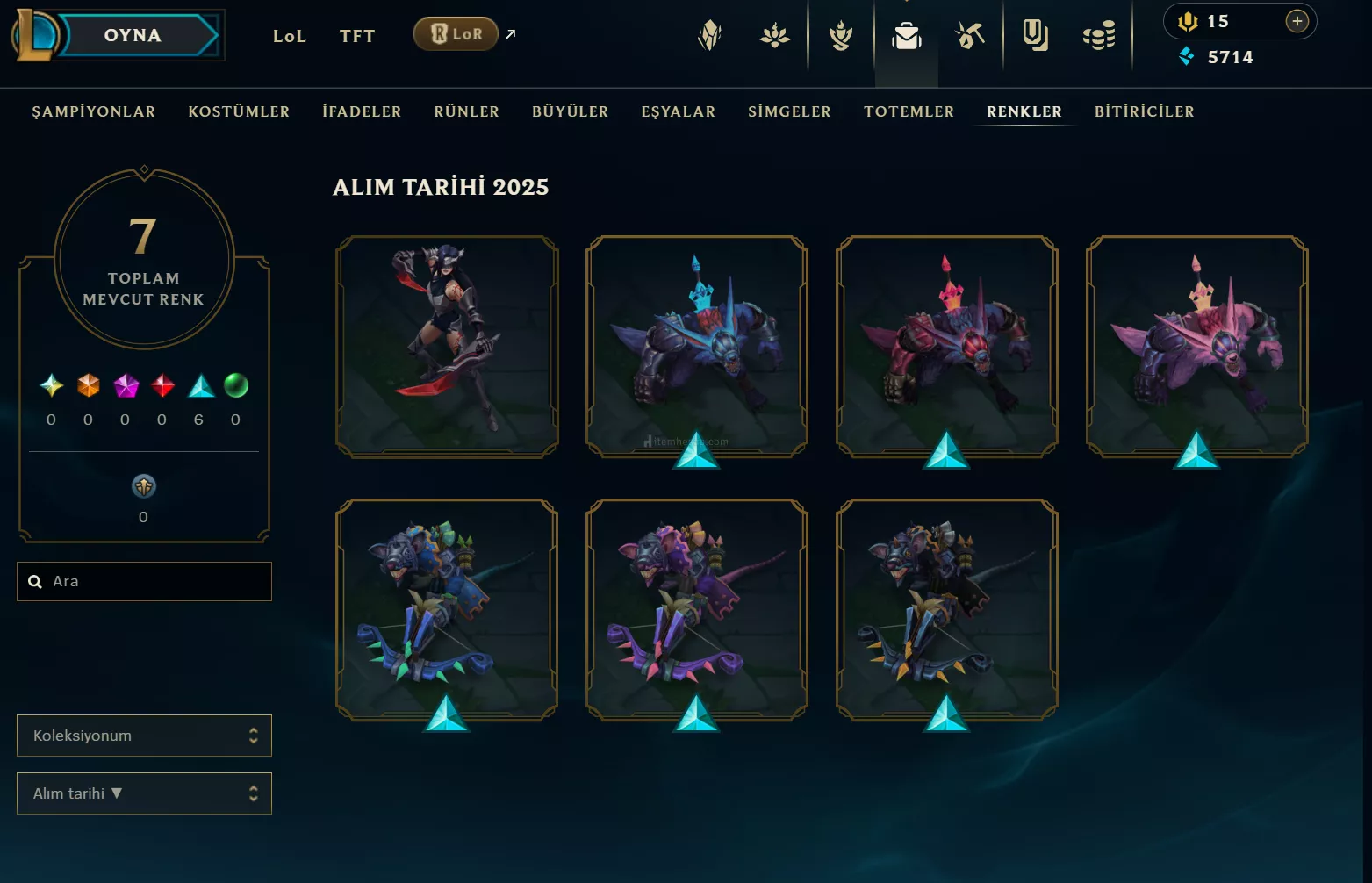Open the collection backpack icon in navigation
Image resolution: width=1372 pixels, height=883 pixels.
pyautogui.click(x=906, y=36)
